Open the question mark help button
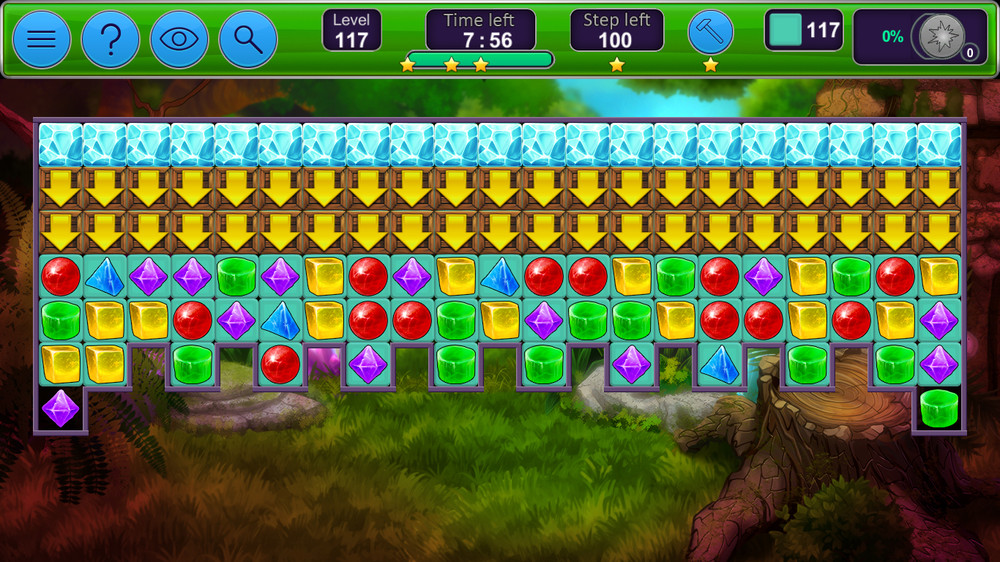This screenshot has height=562, width=1000. pyautogui.click(x=110, y=39)
